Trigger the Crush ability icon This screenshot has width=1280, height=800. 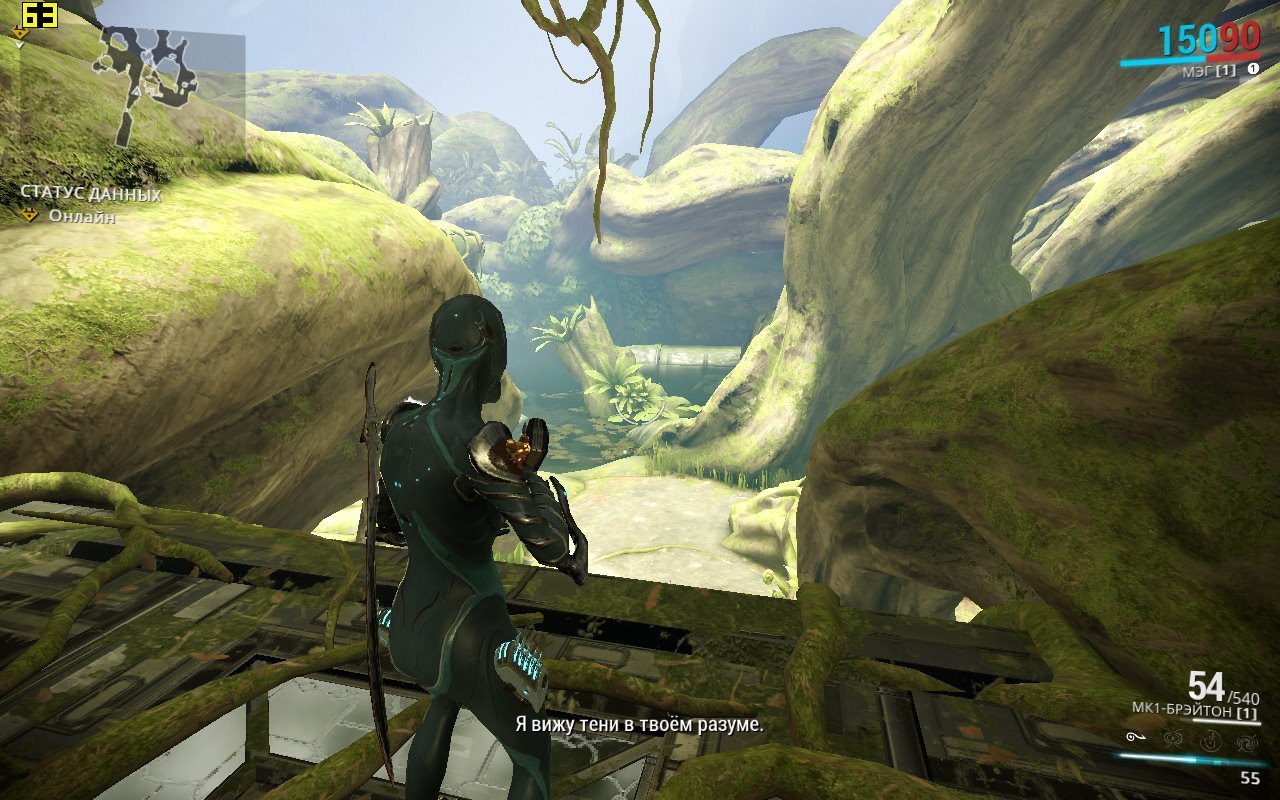pos(1246,740)
